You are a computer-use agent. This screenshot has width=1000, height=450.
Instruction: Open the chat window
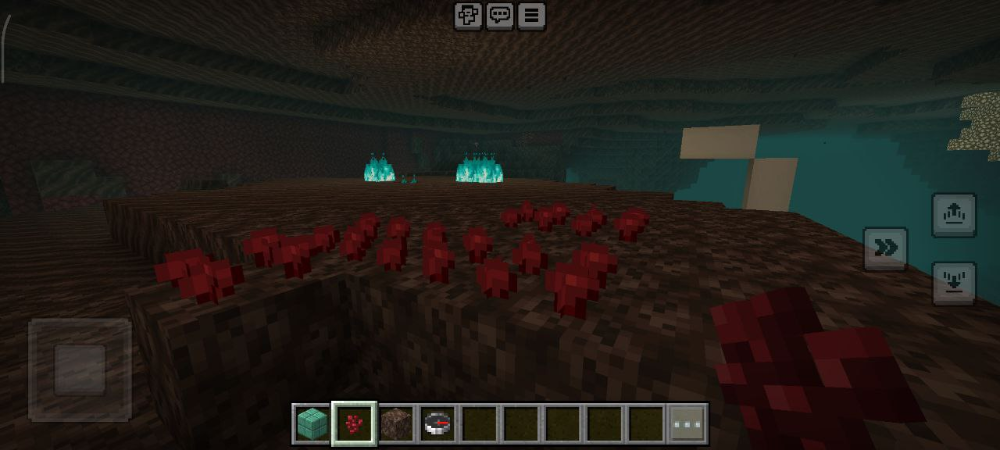pyautogui.click(x=499, y=15)
